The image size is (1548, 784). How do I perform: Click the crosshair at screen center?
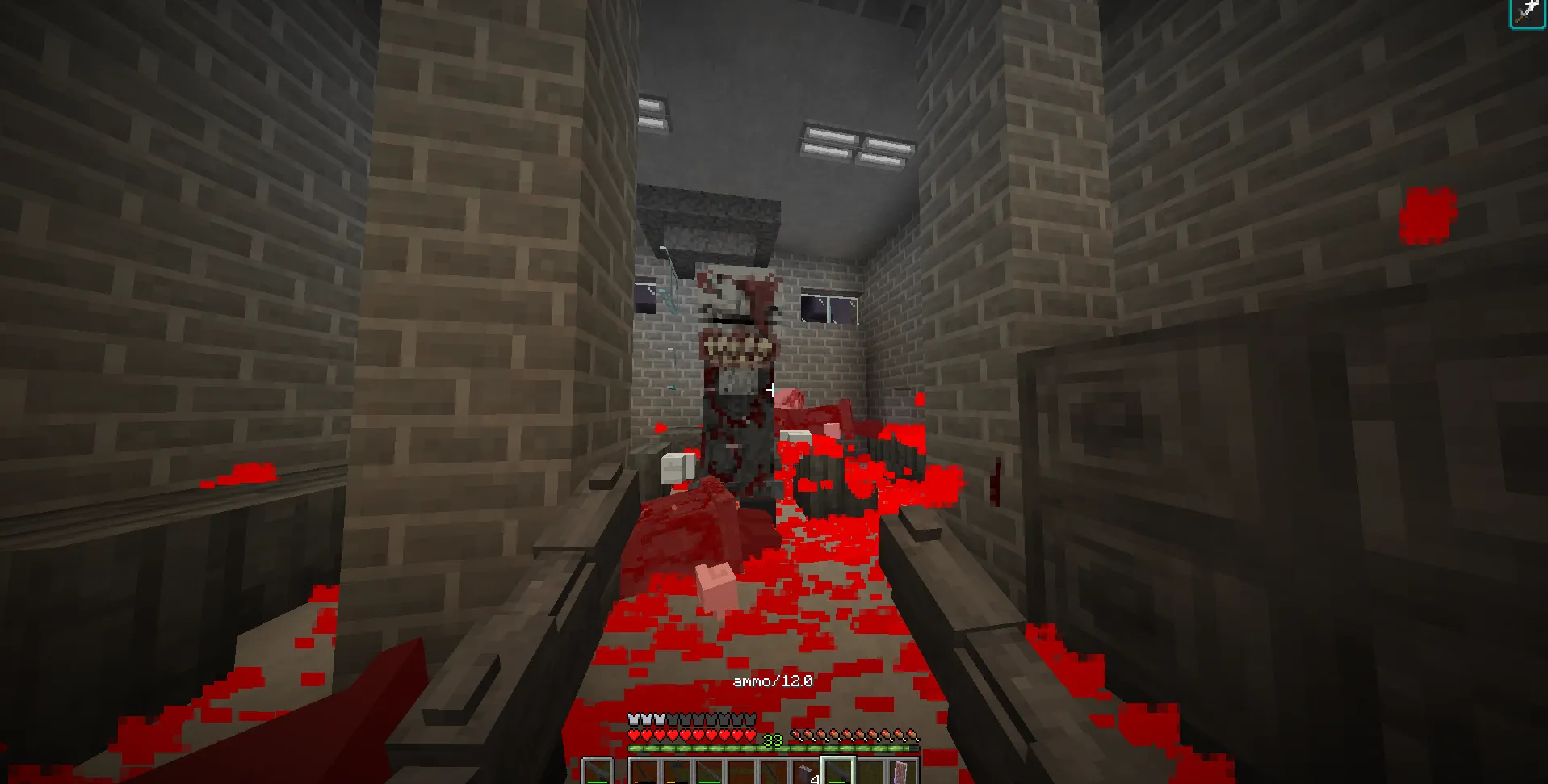click(x=772, y=388)
